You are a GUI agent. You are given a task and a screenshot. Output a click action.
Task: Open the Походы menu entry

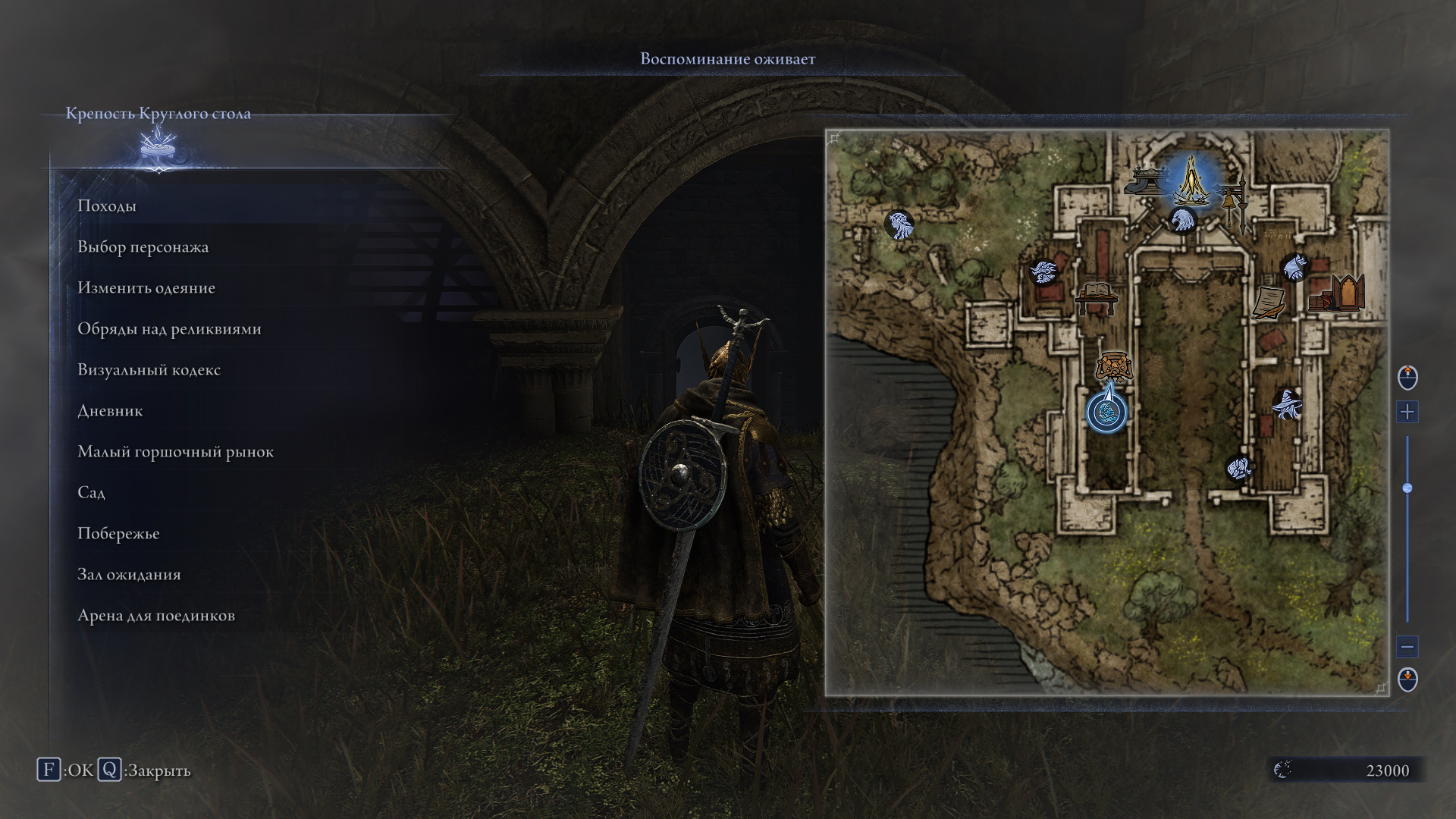tap(107, 206)
